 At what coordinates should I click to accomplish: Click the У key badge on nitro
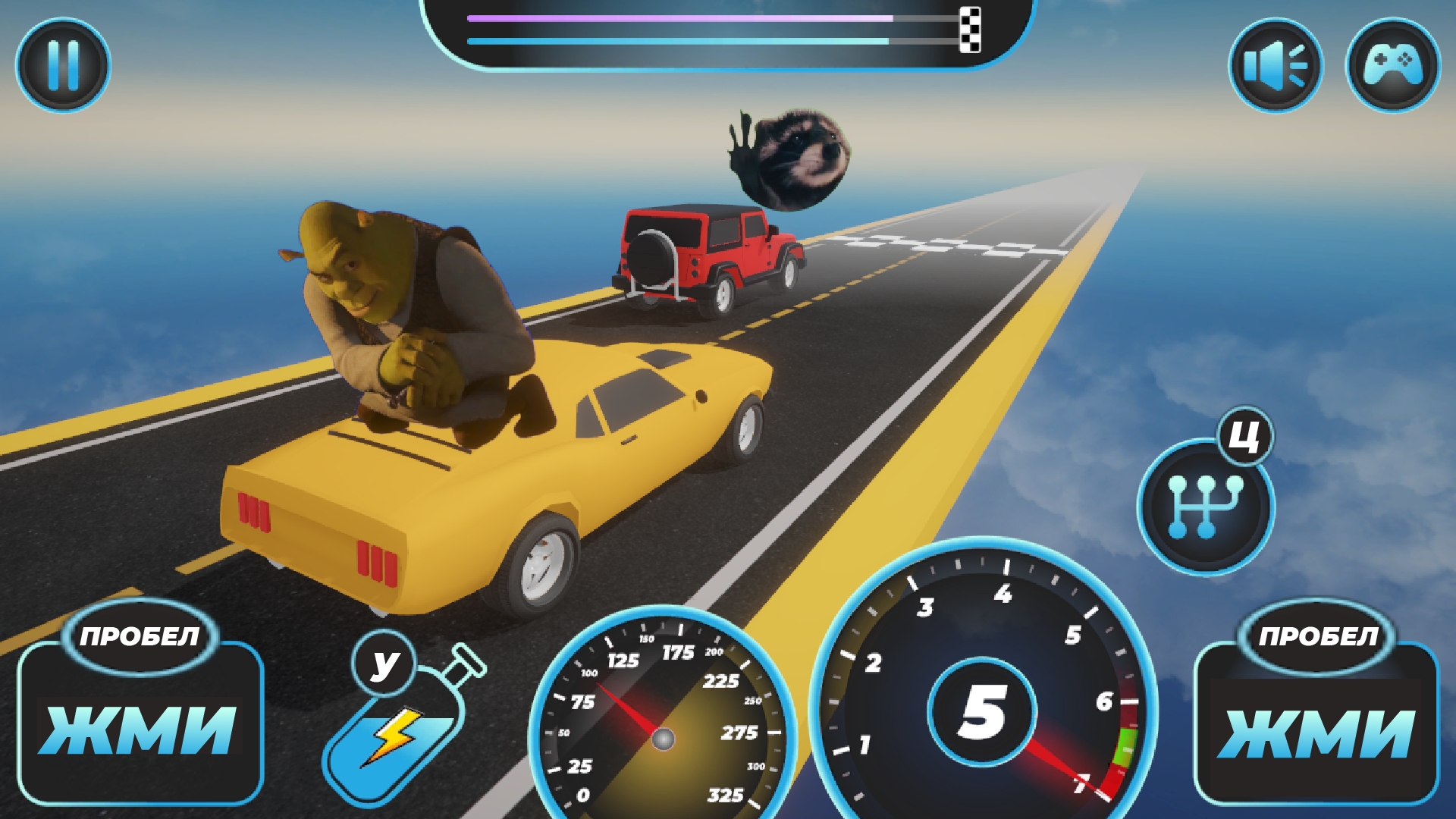[385, 664]
